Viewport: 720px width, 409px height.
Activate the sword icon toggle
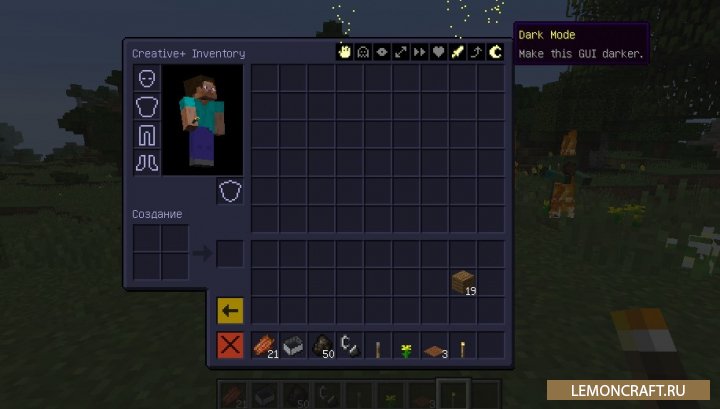(x=456, y=53)
